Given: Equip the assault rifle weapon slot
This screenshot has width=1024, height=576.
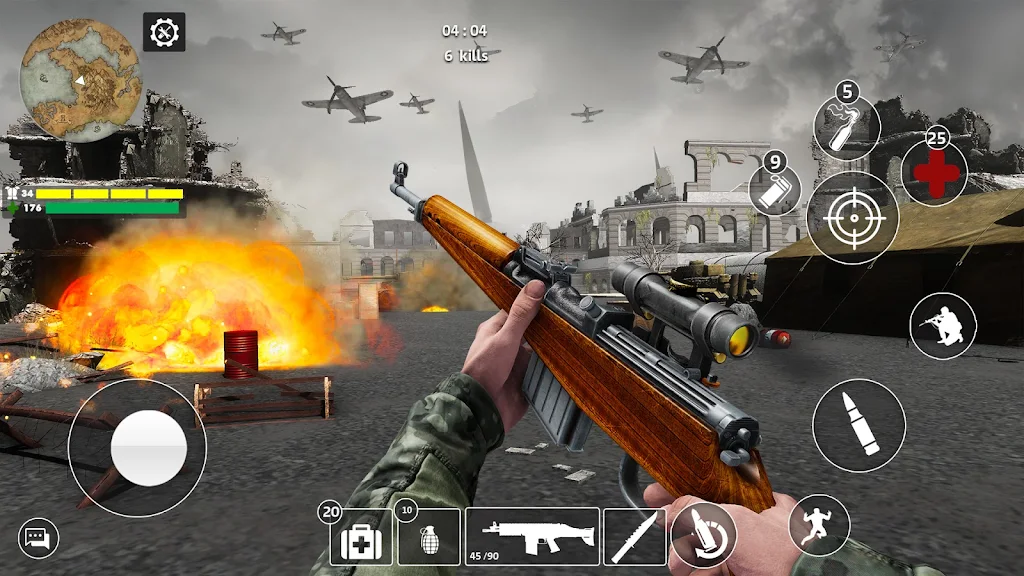Looking at the screenshot, I should tap(532, 537).
